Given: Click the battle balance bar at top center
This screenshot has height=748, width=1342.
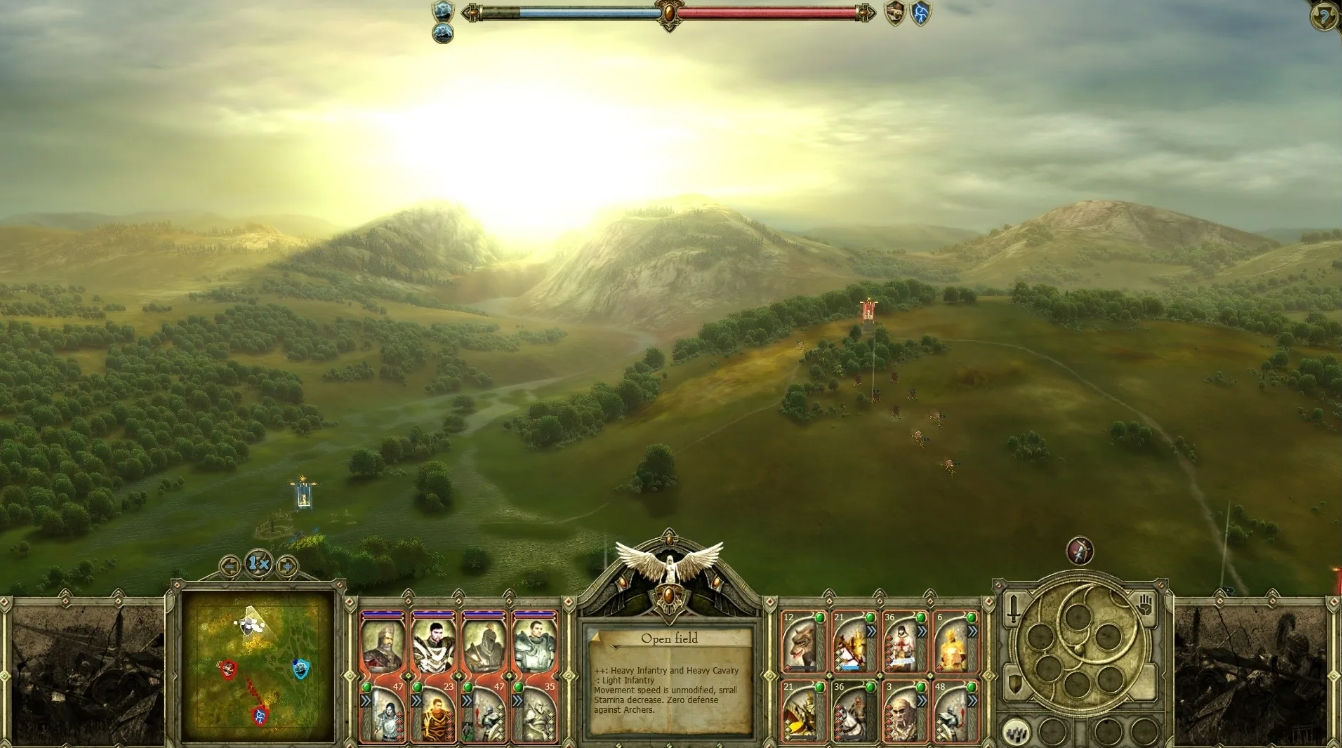Looking at the screenshot, I should (x=670, y=14).
